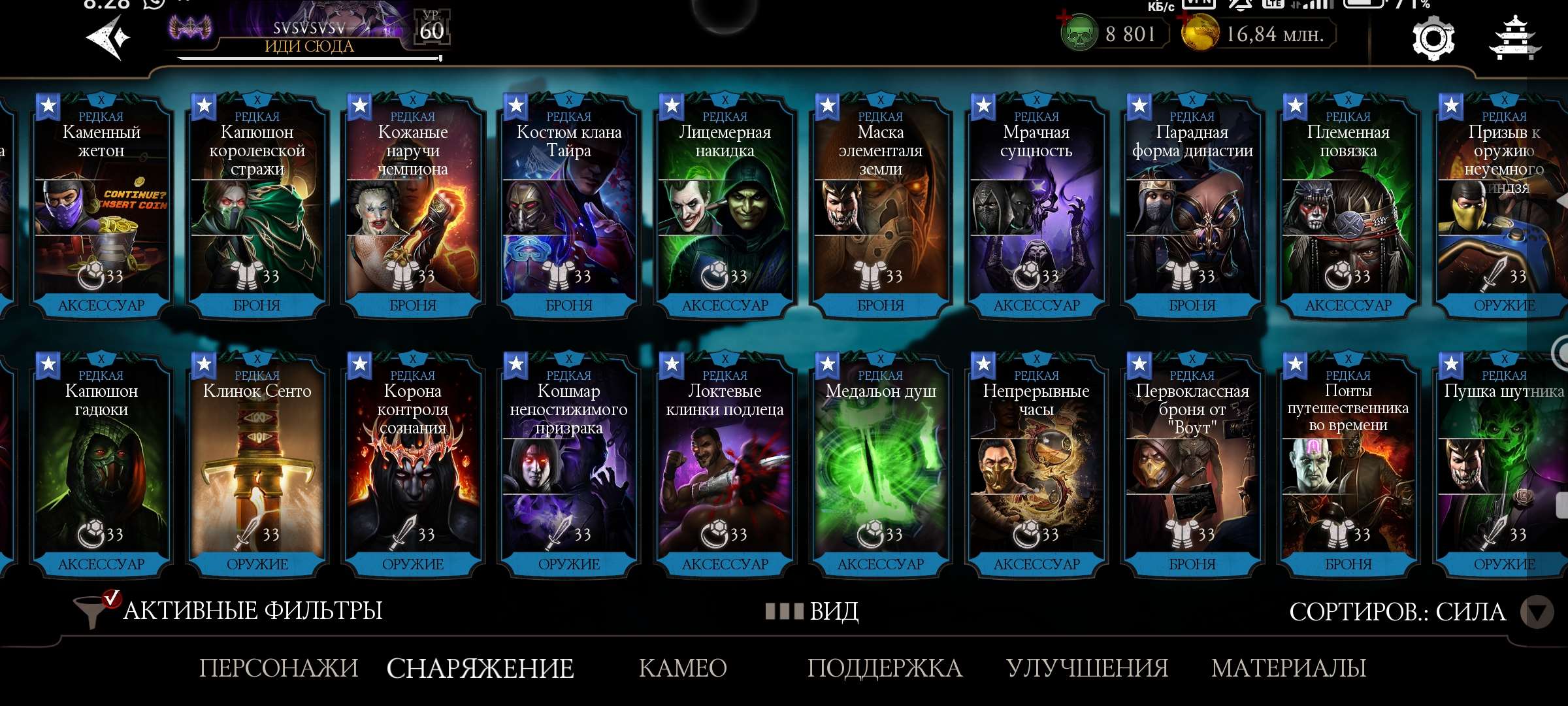The image size is (1568, 706).
Task: Toggle the ВИД view mode
Action: click(x=813, y=612)
